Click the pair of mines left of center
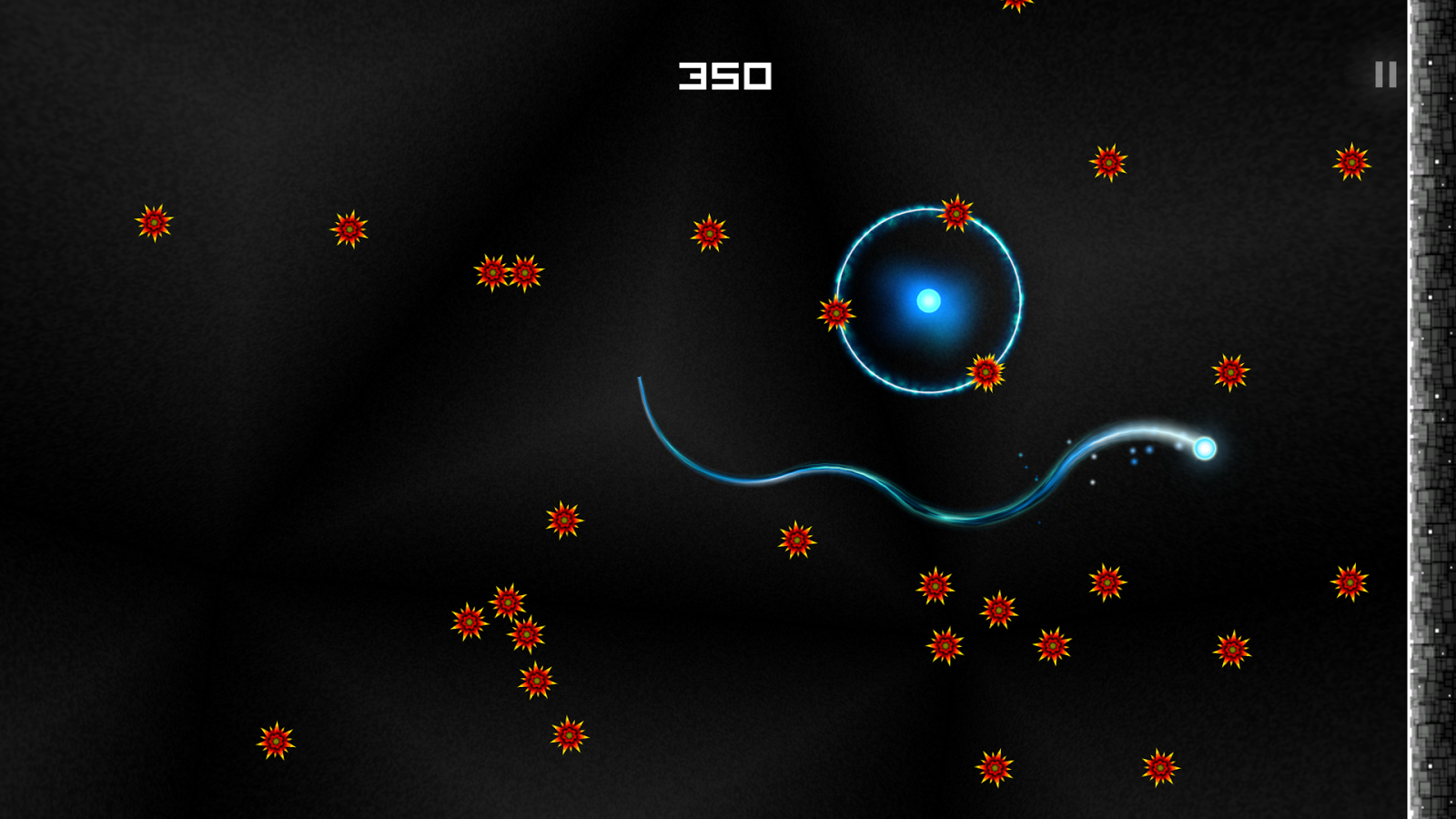The width and height of the screenshot is (1456, 819). pos(510,271)
